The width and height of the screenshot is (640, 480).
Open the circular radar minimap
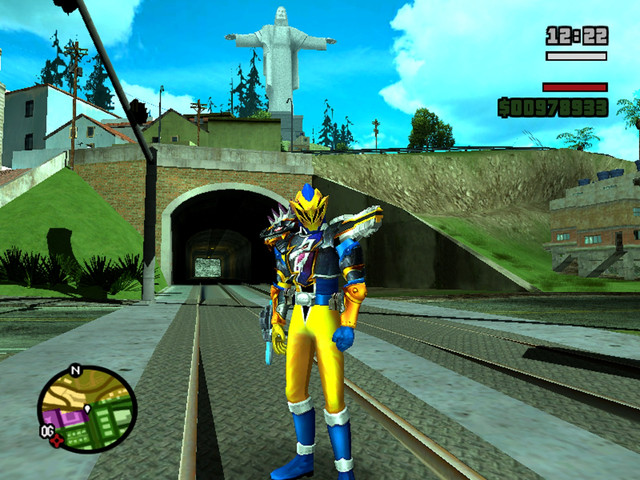coord(86,409)
